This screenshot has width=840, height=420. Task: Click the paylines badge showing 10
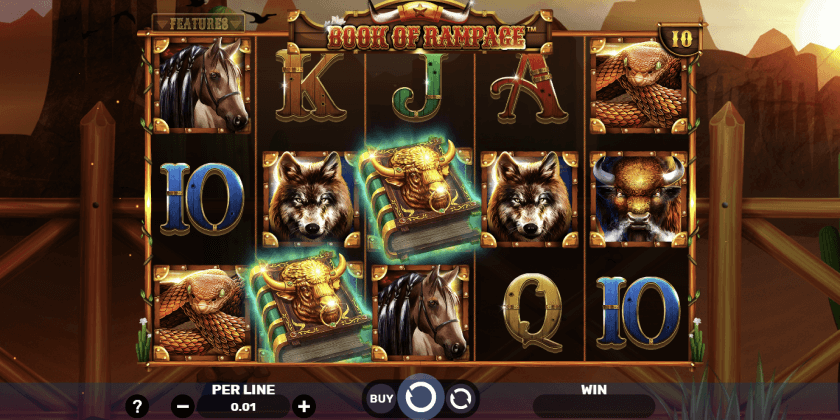click(x=681, y=38)
